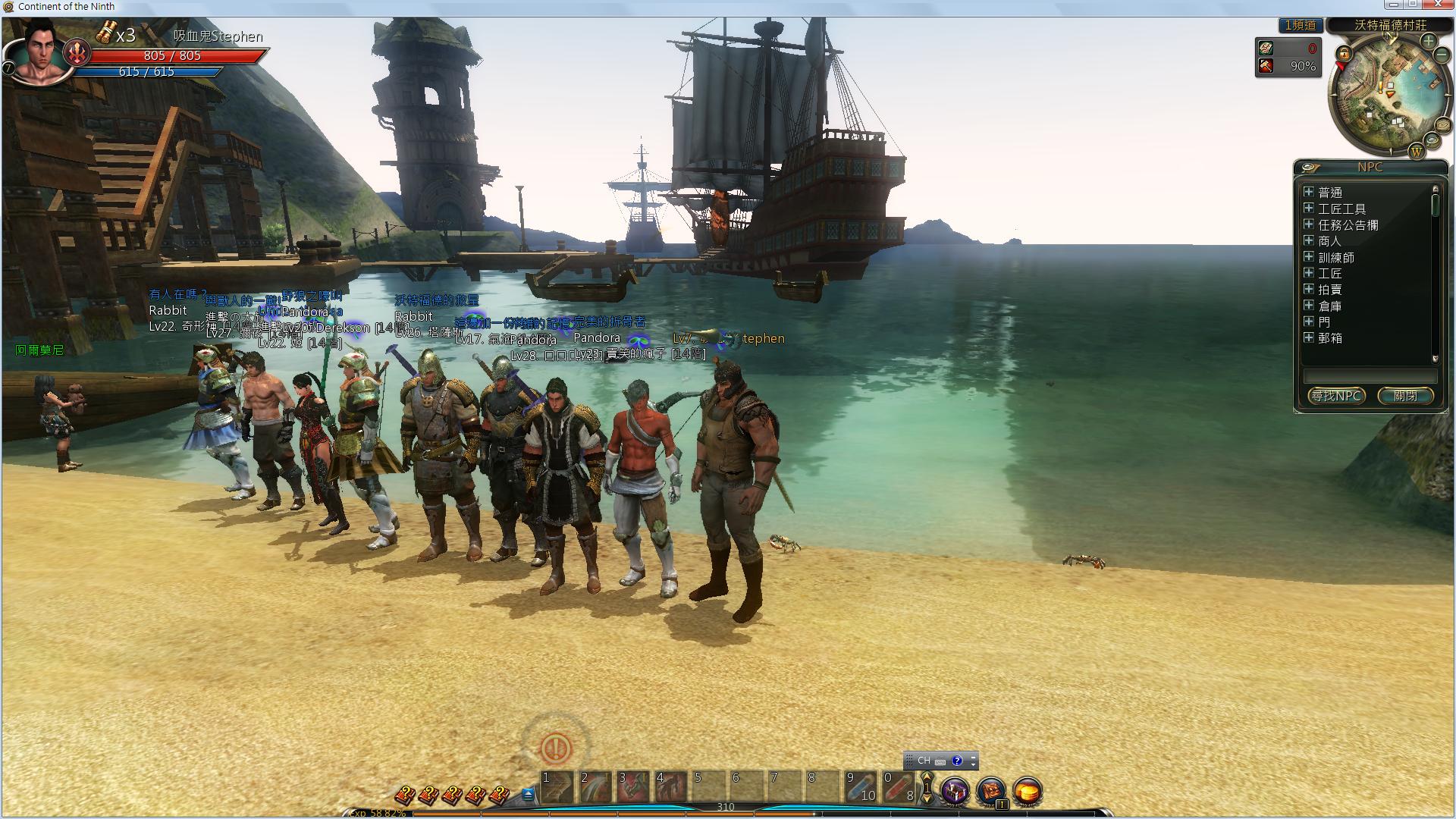Expand the 工匠工具 category in NPC list

[1308, 209]
